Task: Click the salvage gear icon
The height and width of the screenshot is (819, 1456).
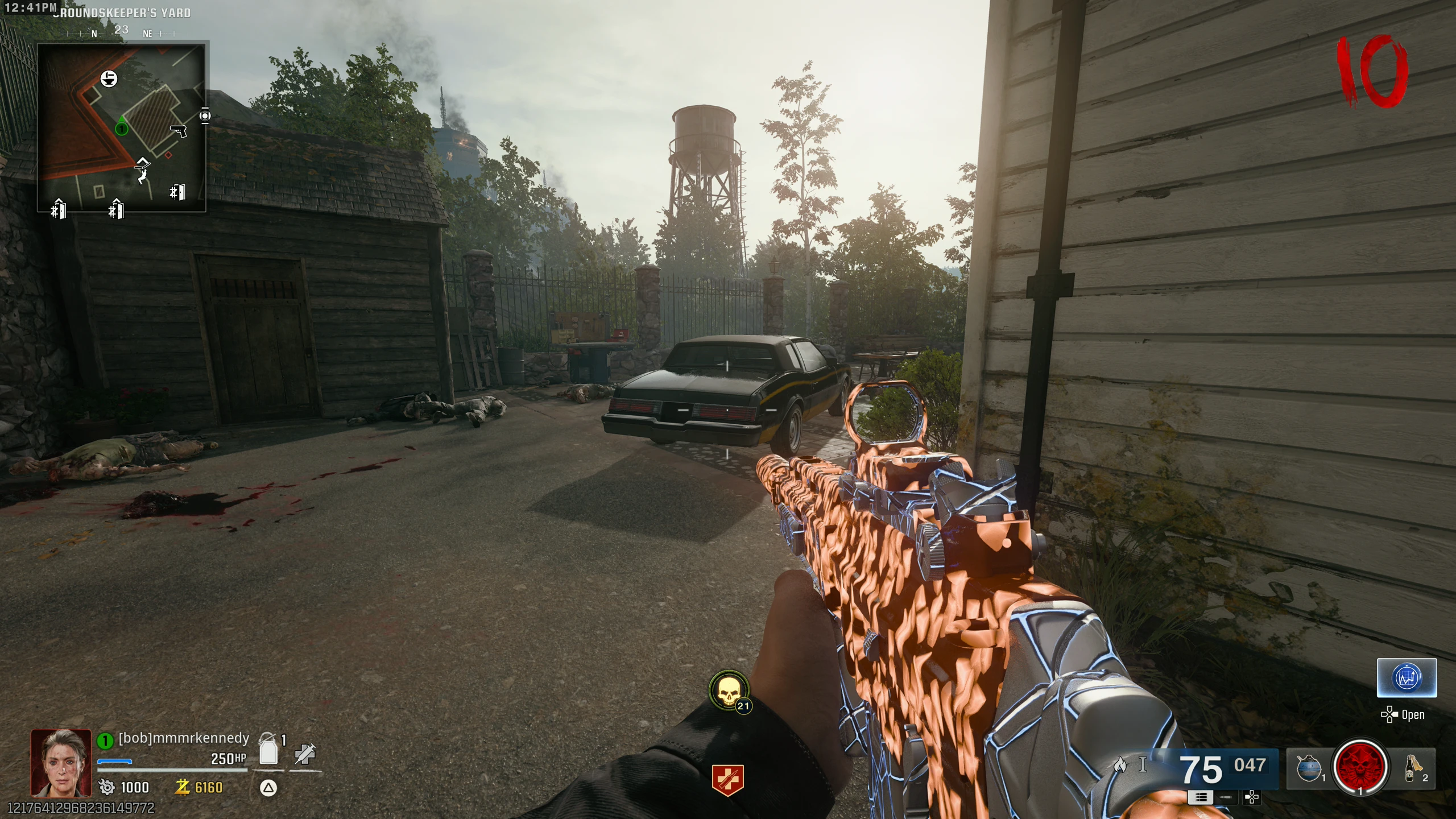Action: coord(107,787)
